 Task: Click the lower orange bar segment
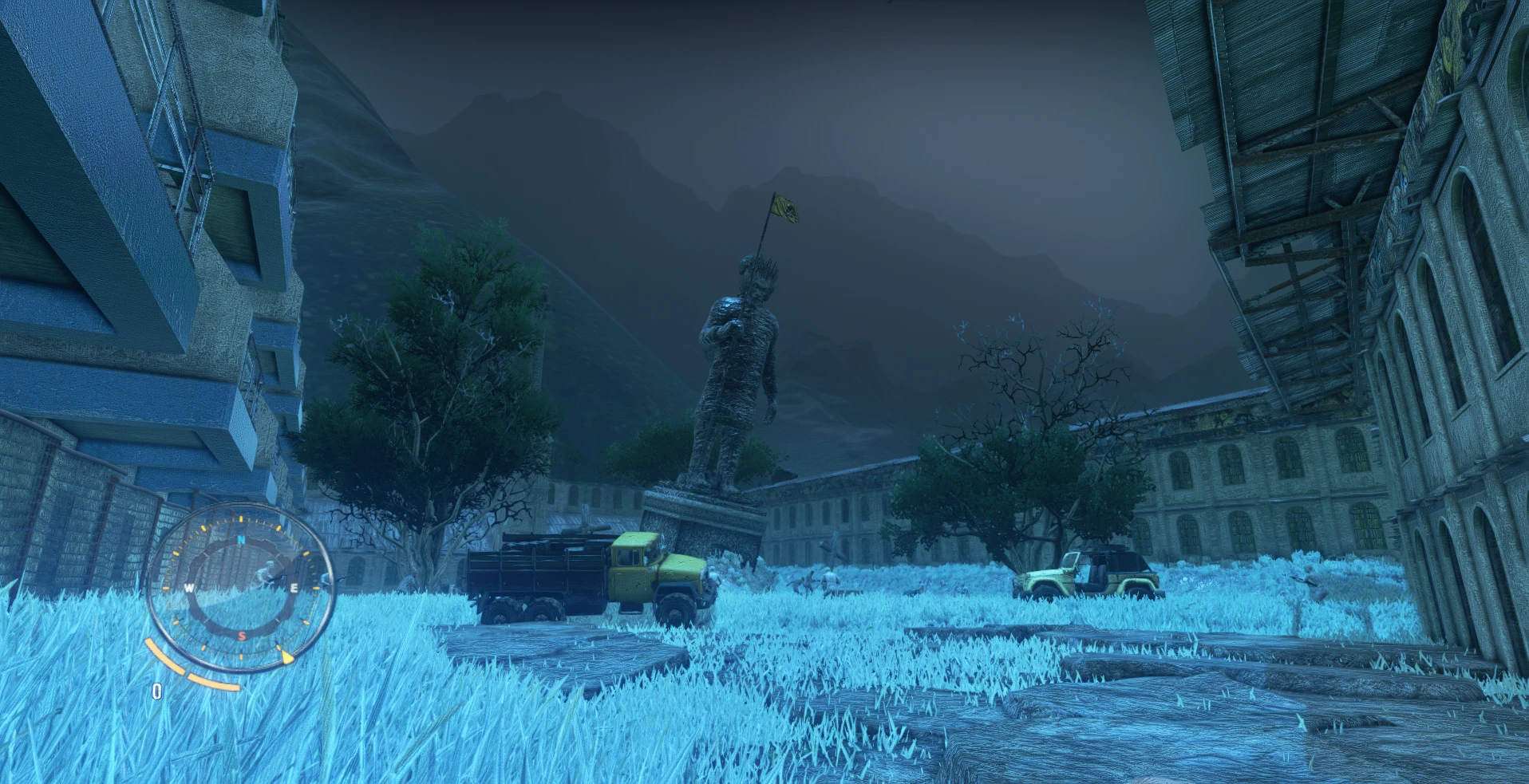[x=213, y=683]
